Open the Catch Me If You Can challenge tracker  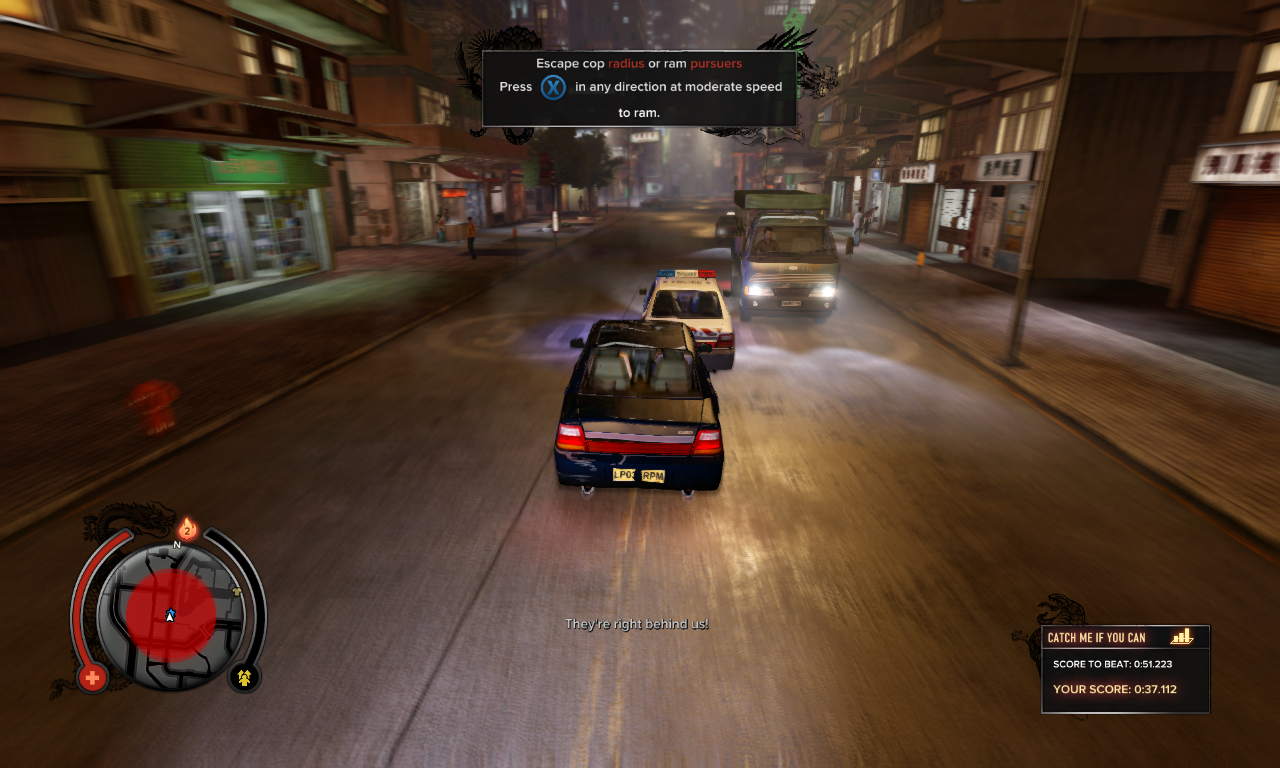1125,669
